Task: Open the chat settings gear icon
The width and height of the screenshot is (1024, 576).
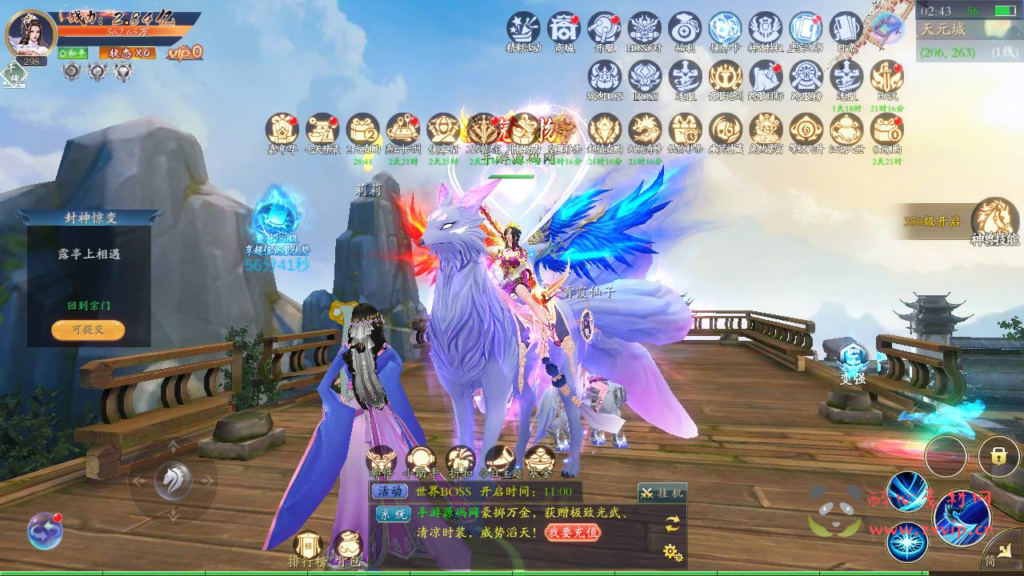Action: click(x=672, y=551)
